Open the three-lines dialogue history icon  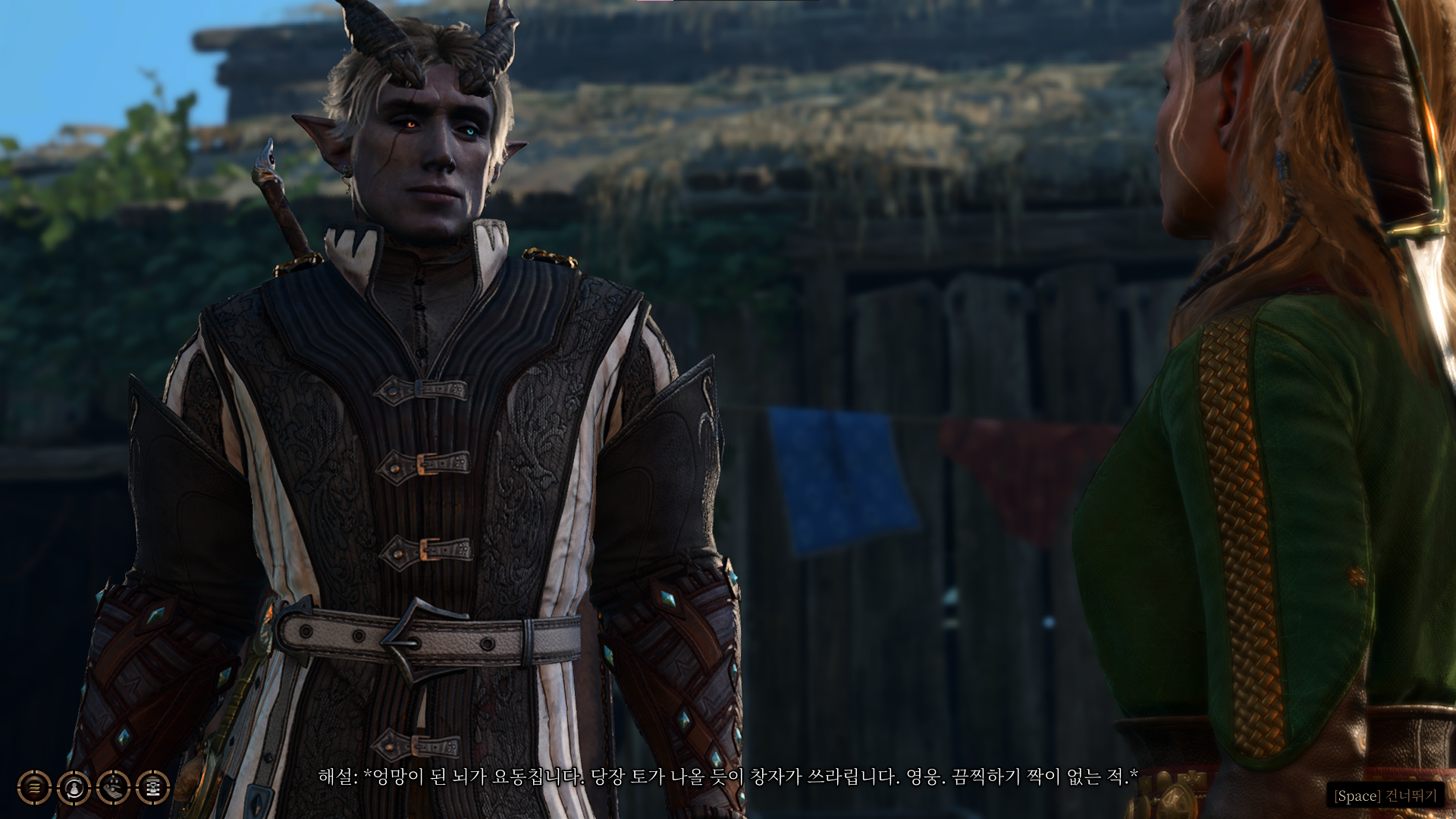34,788
